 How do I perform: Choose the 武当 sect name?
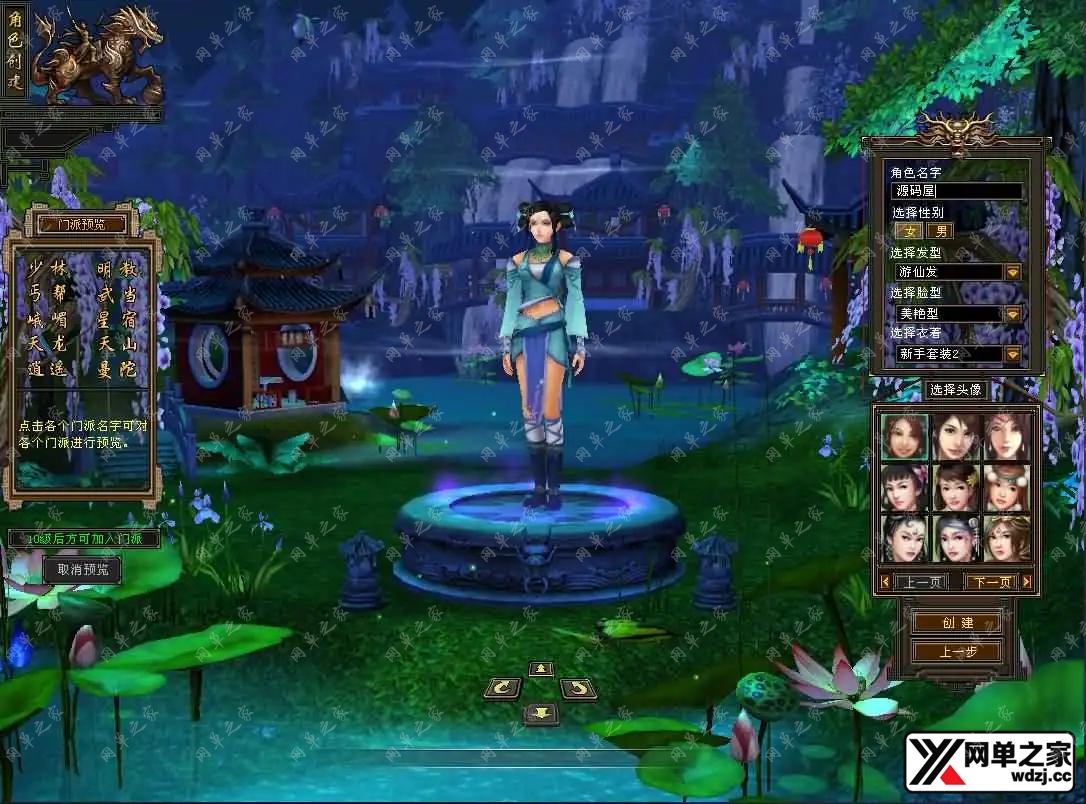coord(117,295)
